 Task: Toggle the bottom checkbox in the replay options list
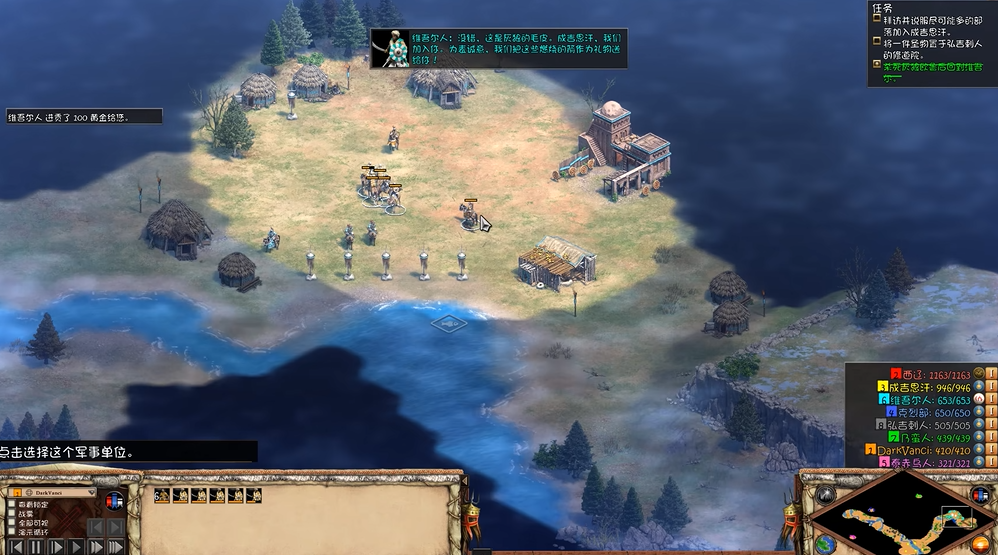point(11,533)
